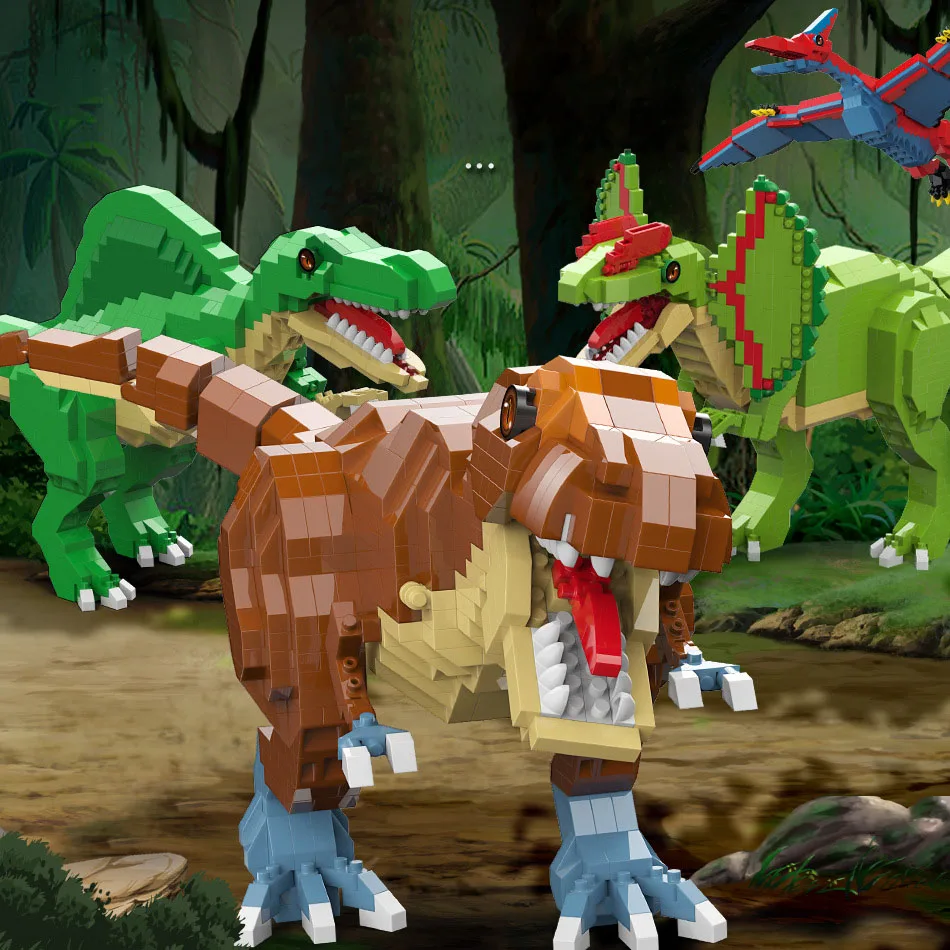
Task: Open the three-dot more options menu
Action: [x=480, y=166]
